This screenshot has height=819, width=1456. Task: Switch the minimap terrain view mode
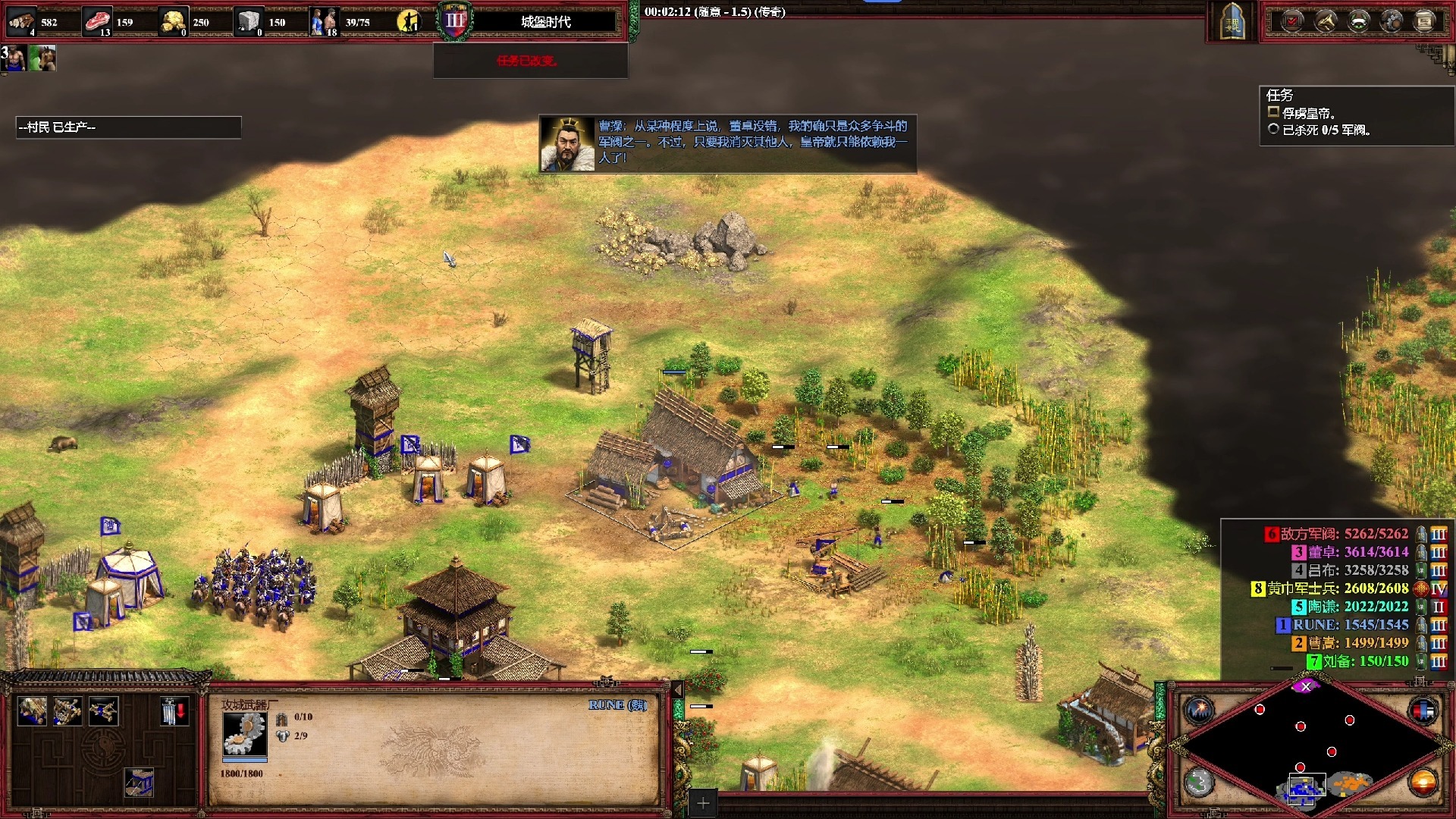[1199, 782]
